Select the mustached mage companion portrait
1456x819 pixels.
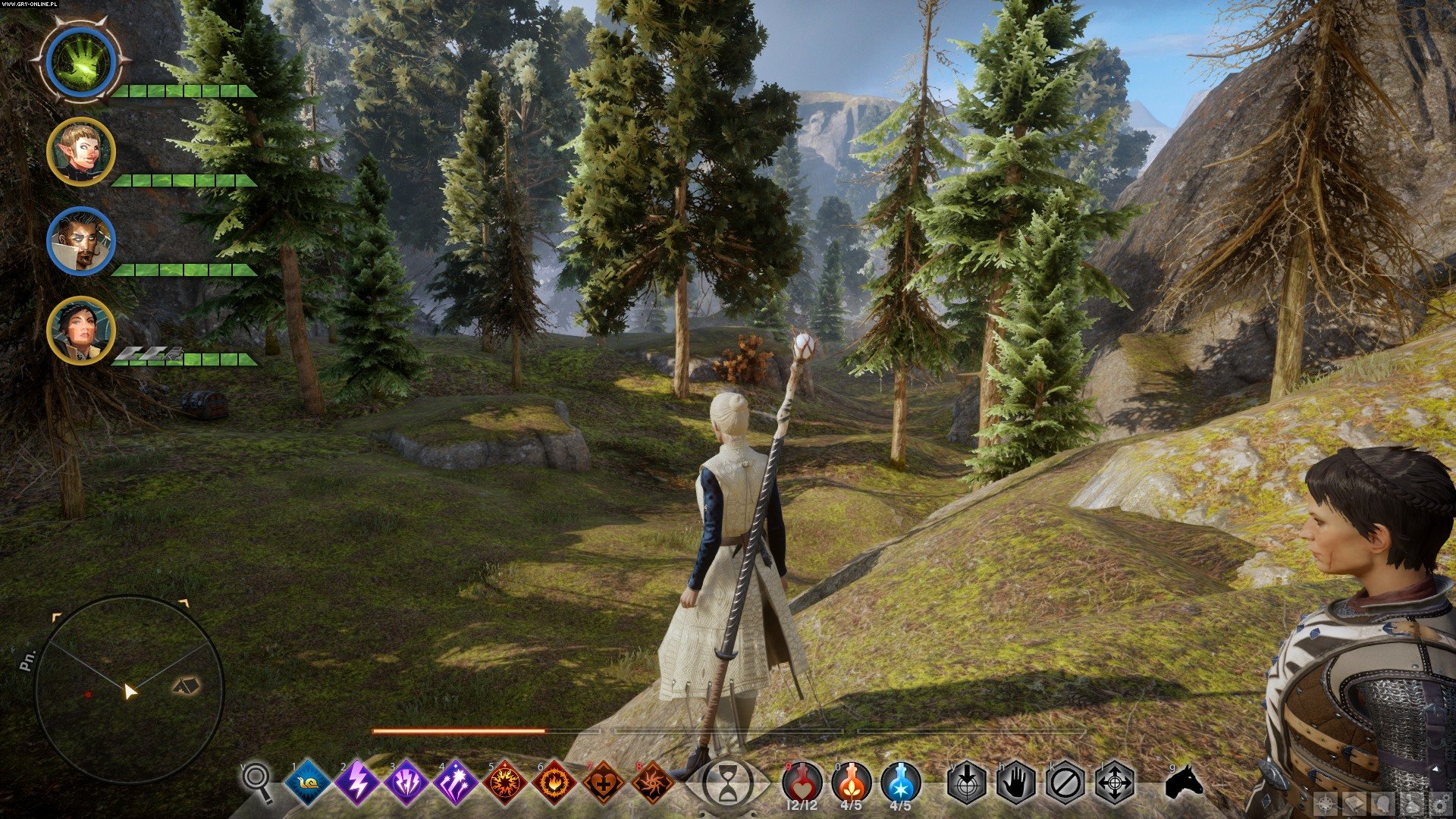click(x=81, y=241)
